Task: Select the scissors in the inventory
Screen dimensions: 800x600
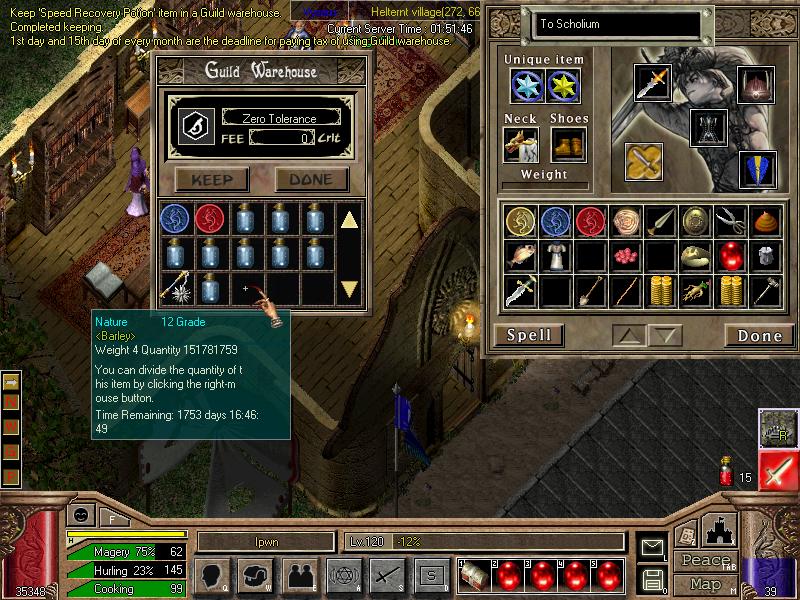Action: click(x=729, y=221)
